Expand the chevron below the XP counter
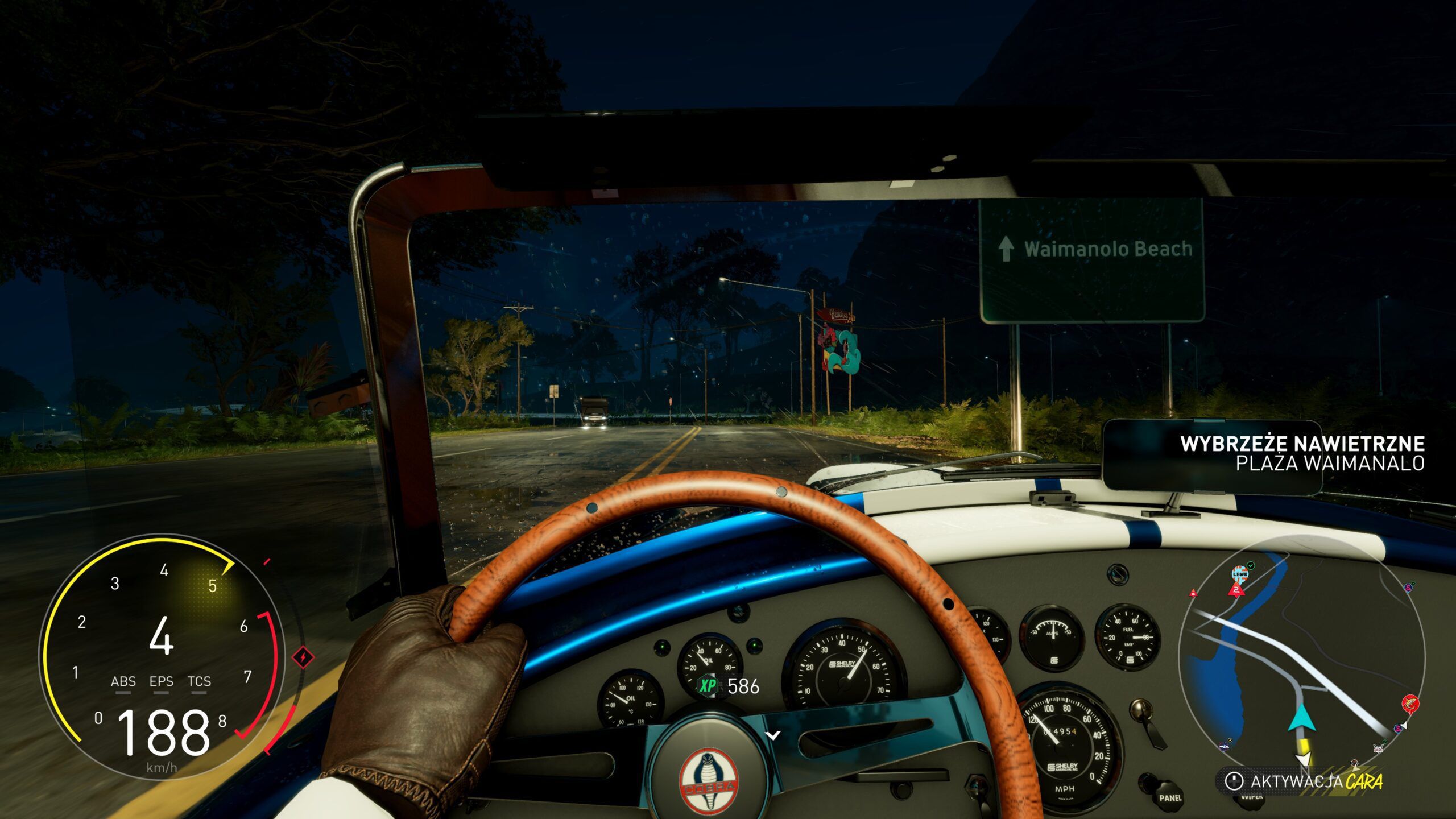Viewport: 1456px width, 819px height. click(772, 735)
